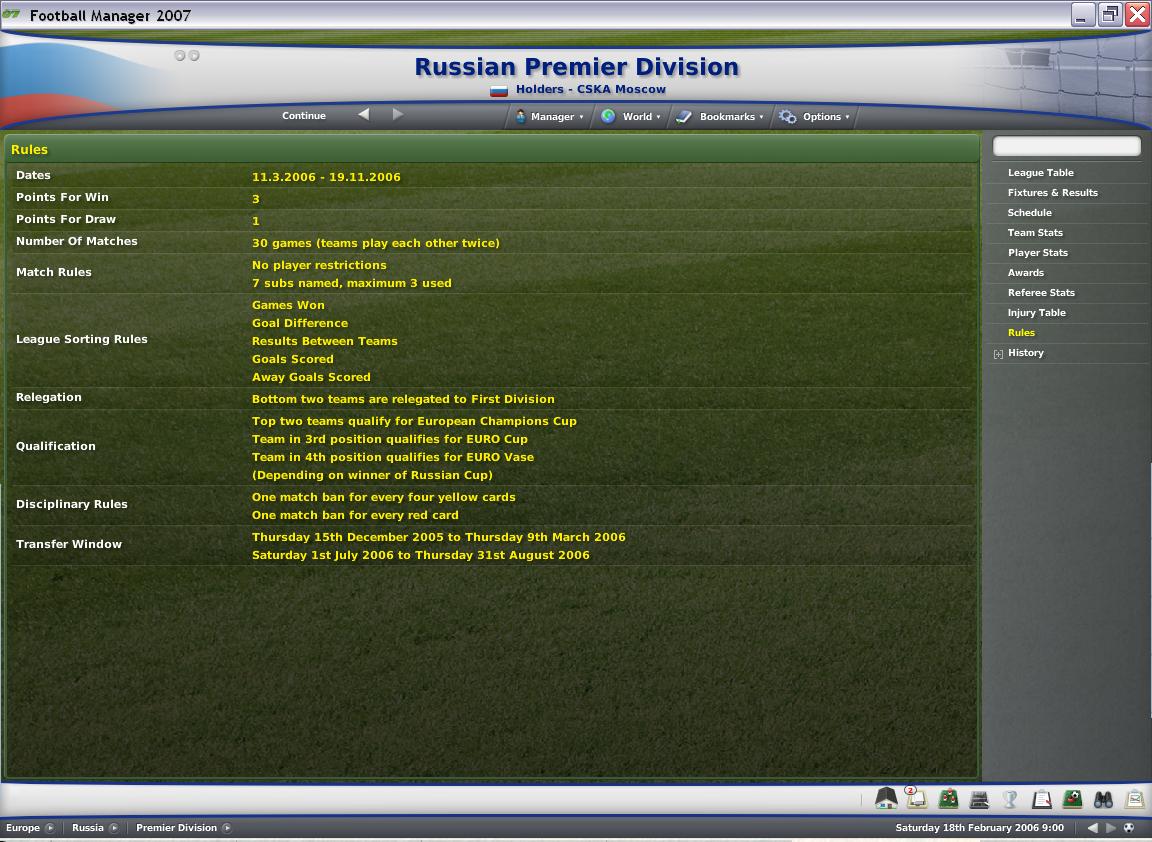Open the Bookmarks menu
Image resolution: width=1152 pixels, height=842 pixels.
[722, 117]
